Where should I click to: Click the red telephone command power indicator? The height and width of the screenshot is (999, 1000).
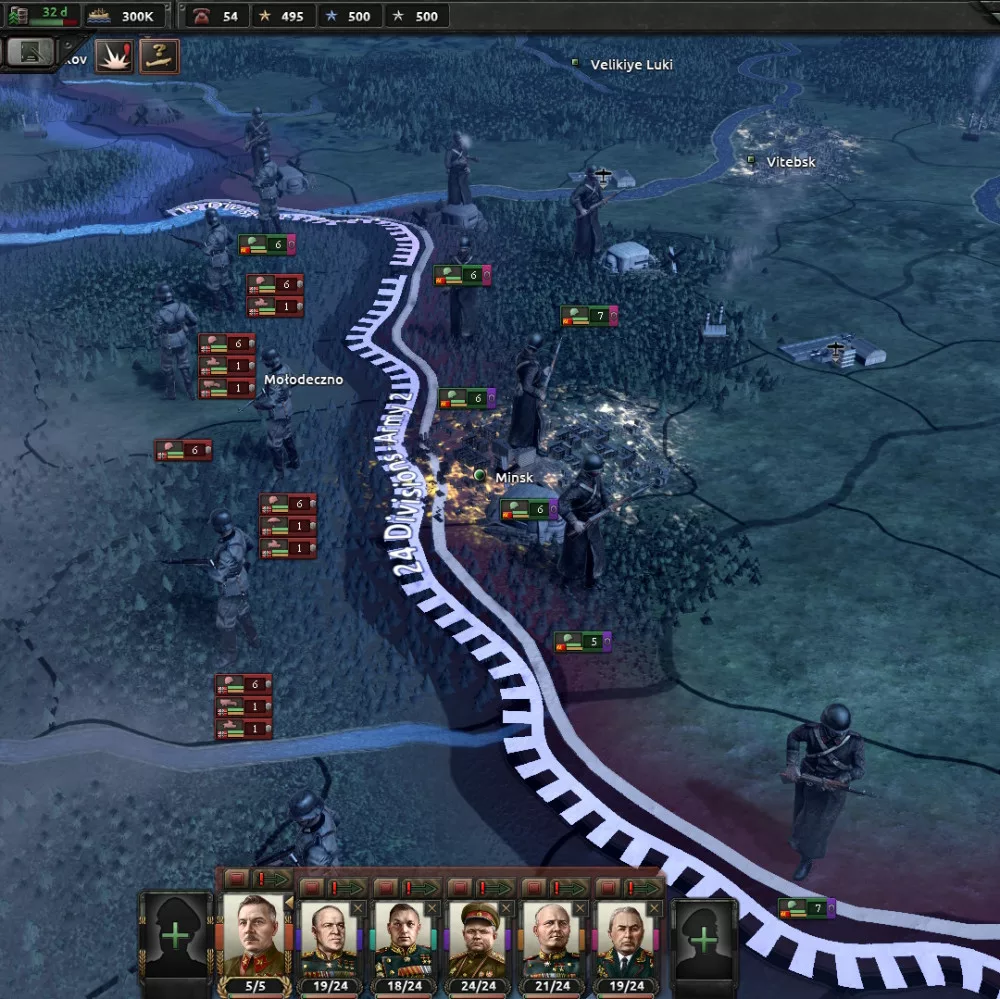pyautogui.click(x=217, y=16)
